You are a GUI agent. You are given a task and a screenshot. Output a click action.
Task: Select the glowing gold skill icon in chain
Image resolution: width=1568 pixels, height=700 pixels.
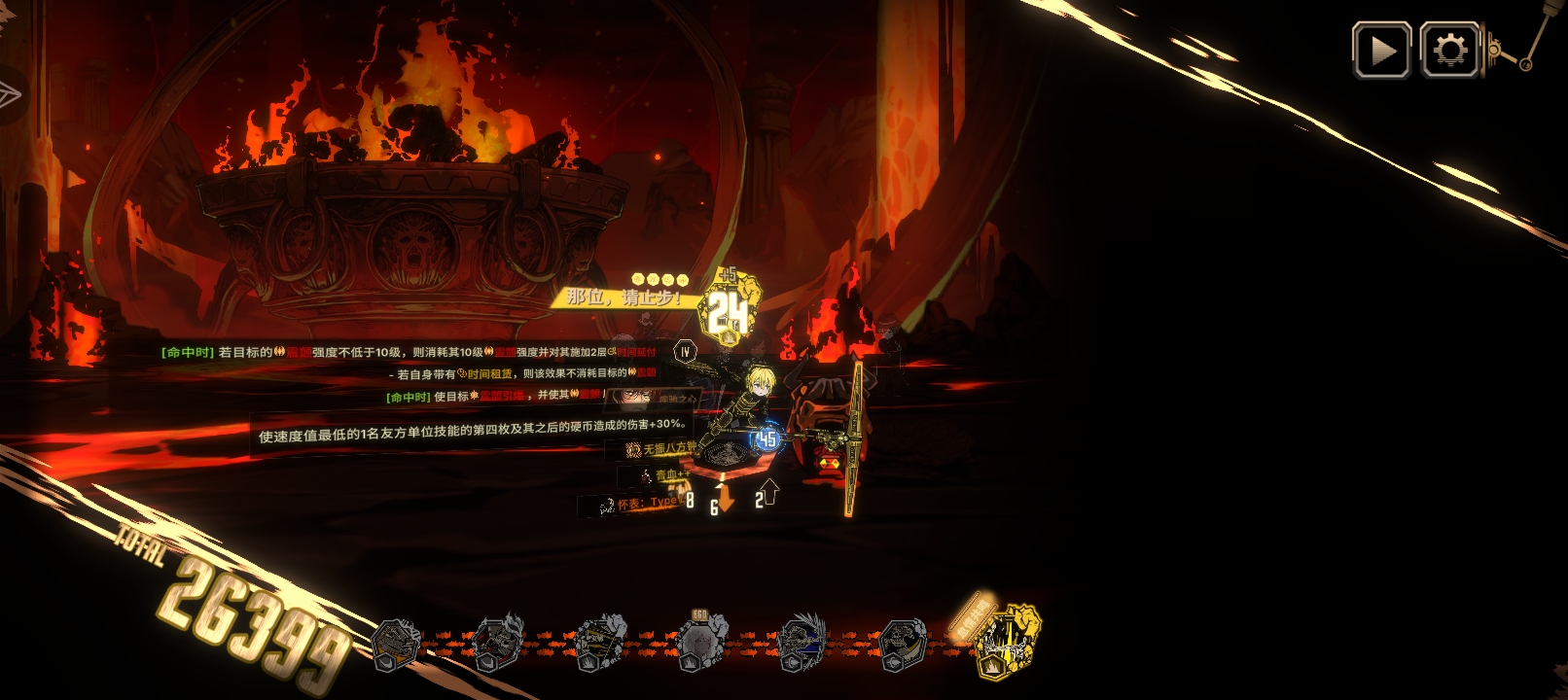coord(1008,641)
